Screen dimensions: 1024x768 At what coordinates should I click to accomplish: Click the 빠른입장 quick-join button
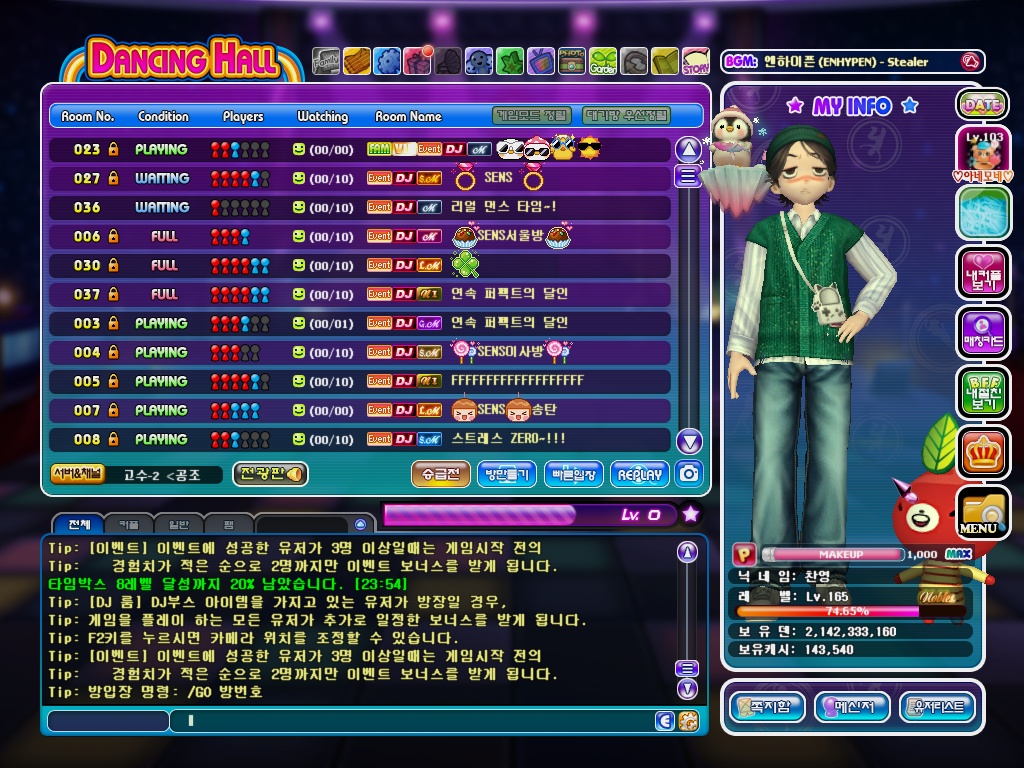click(x=574, y=474)
